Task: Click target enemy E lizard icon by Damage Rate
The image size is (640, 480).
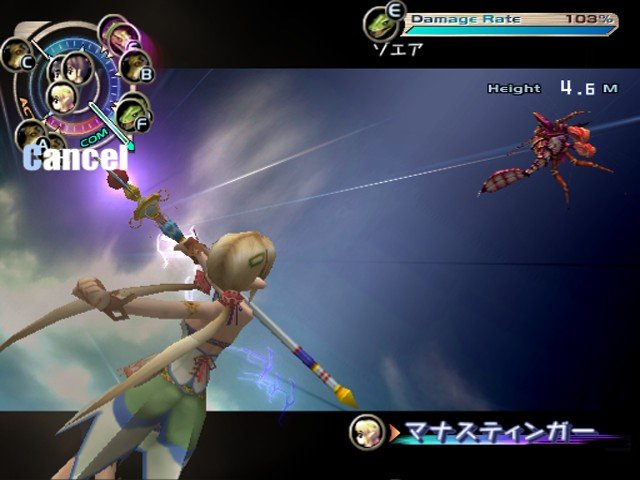Action: [x=379, y=21]
